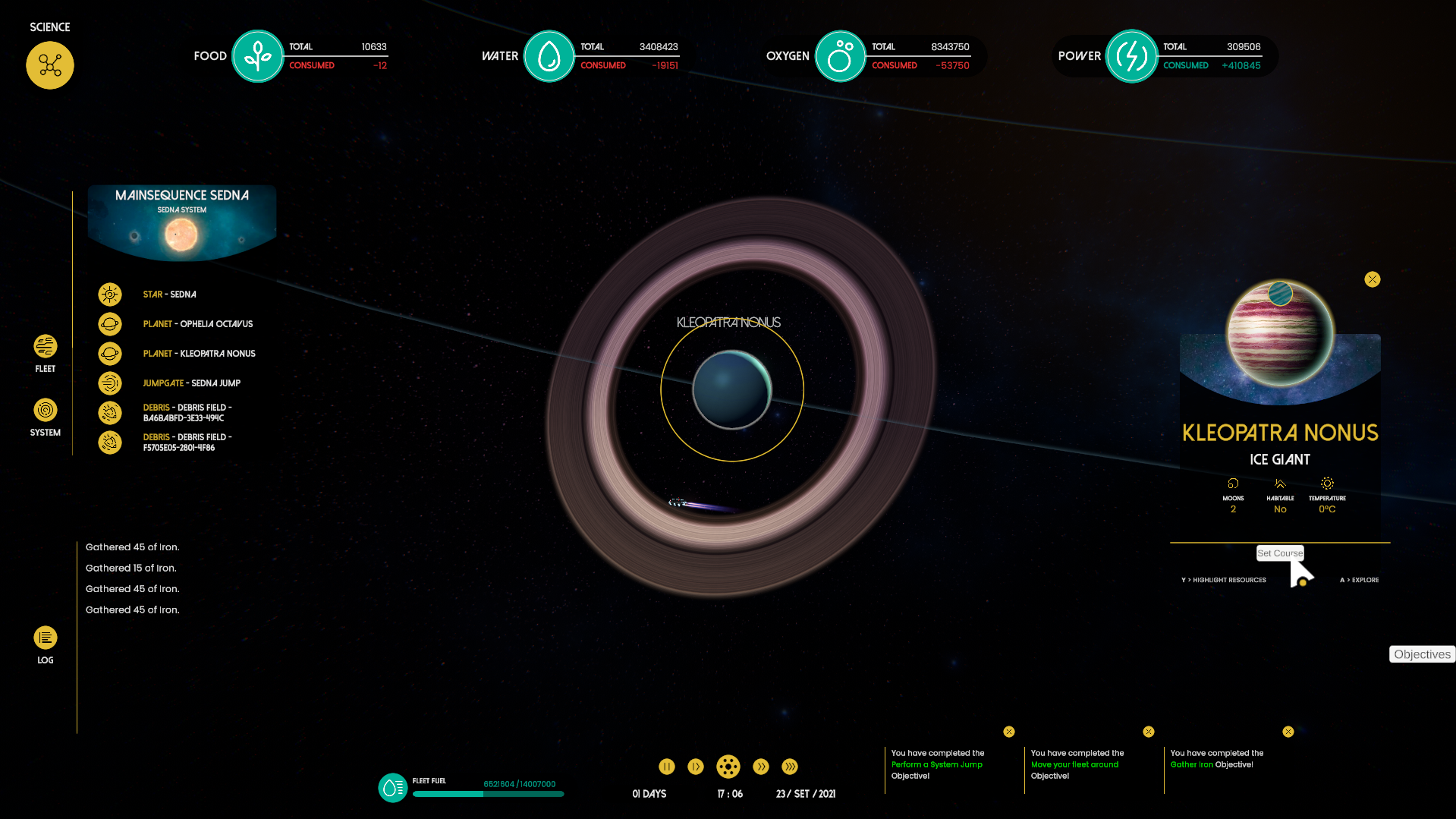The height and width of the screenshot is (819, 1456).
Task: Pause the game time
Action: click(667, 767)
